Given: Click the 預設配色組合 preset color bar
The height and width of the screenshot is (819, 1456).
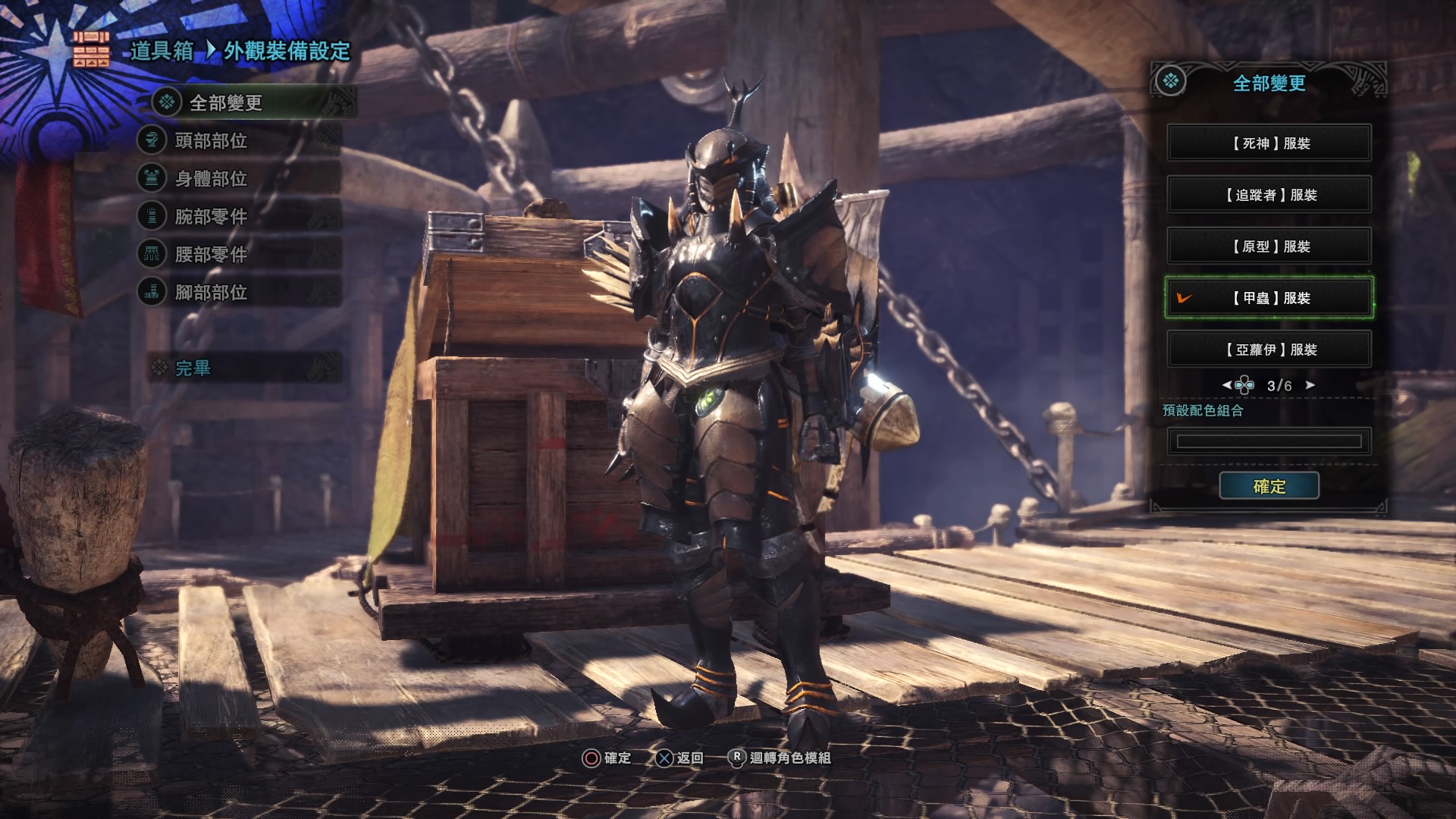Looking at the screenshot, I should 1269,441.
